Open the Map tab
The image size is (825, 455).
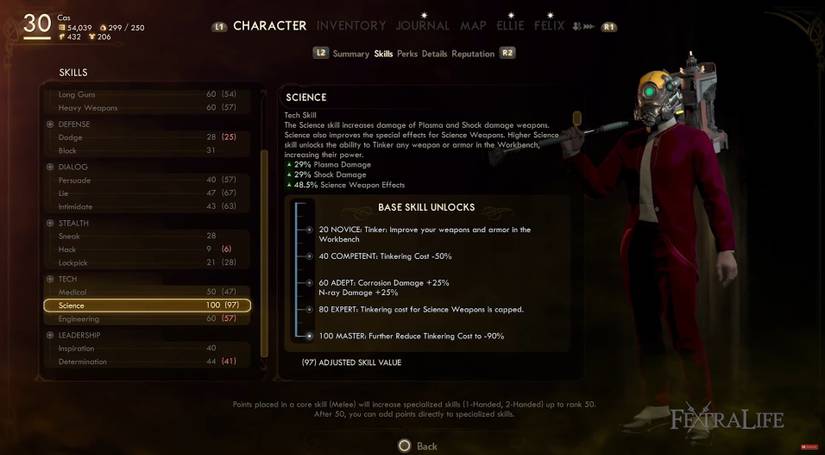(473, 26)
